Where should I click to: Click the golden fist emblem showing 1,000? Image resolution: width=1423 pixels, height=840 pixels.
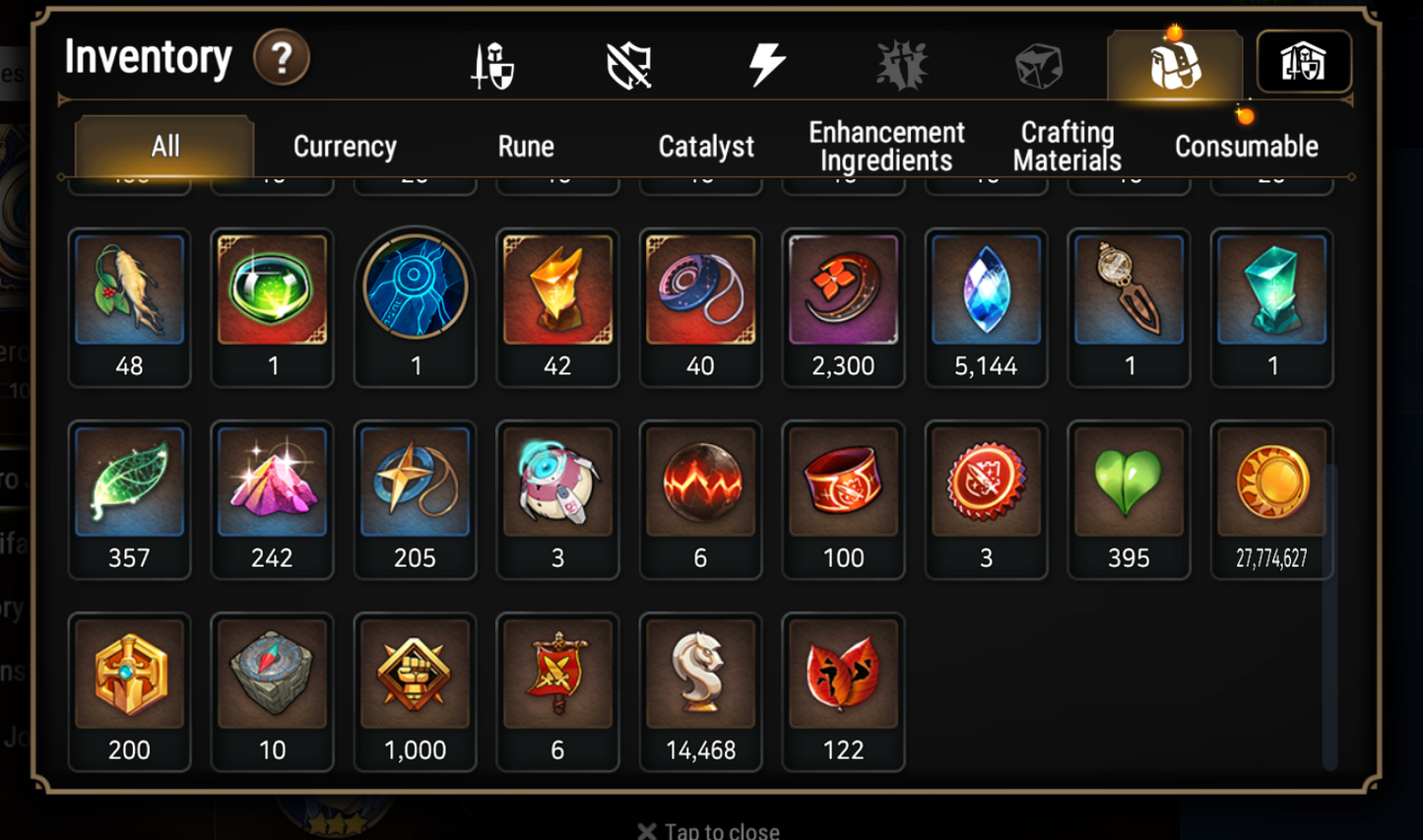coord(415,676)
